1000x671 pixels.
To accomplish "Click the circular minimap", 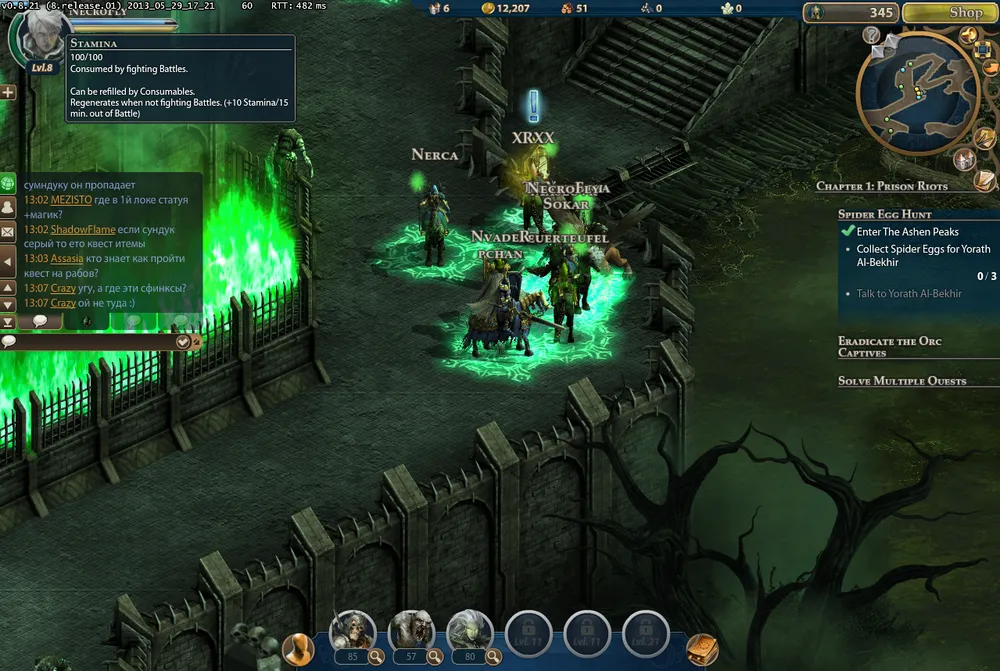I will (x=916, y=93).
